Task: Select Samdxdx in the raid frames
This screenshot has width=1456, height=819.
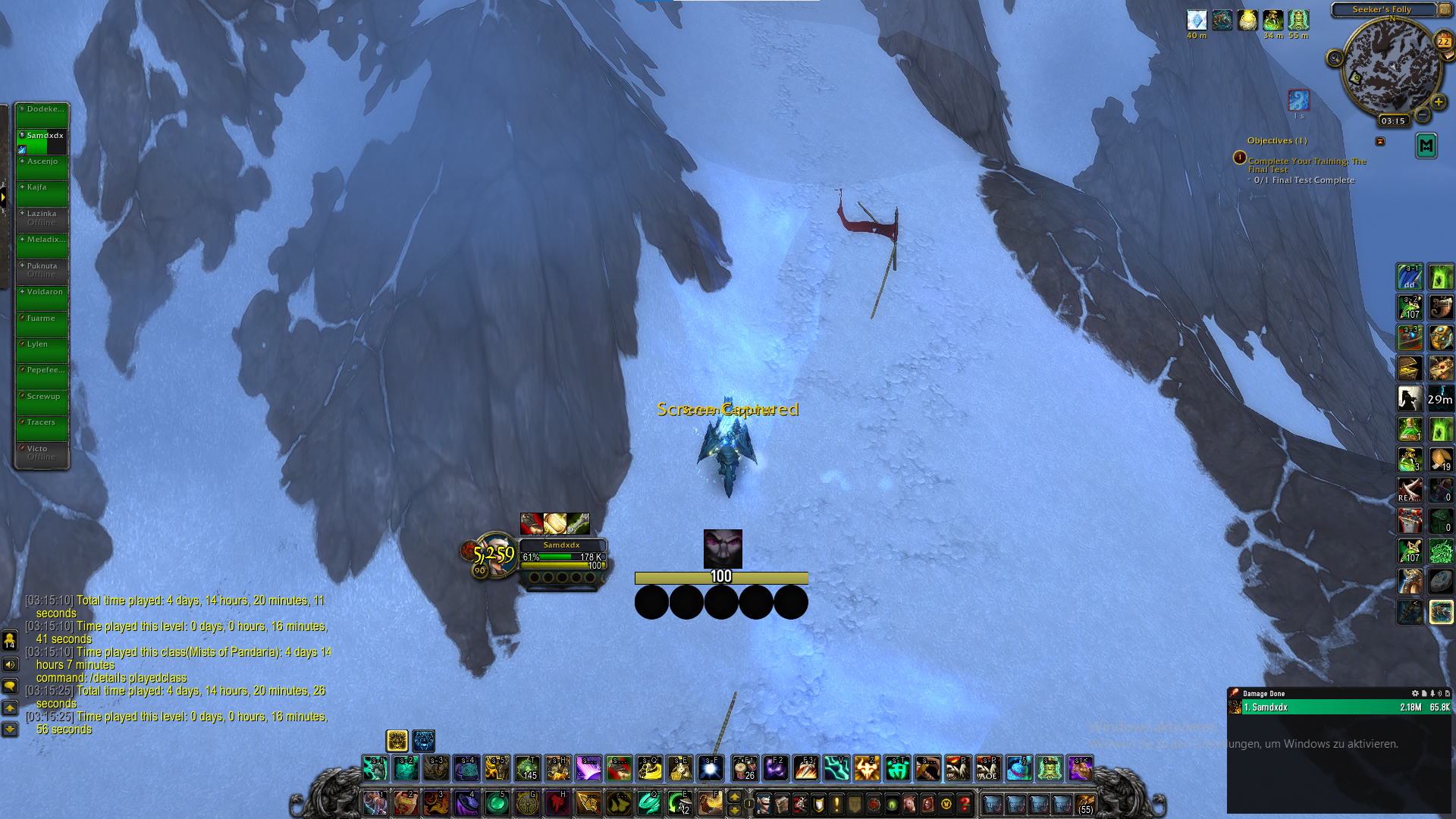Action: coord(42,141)
